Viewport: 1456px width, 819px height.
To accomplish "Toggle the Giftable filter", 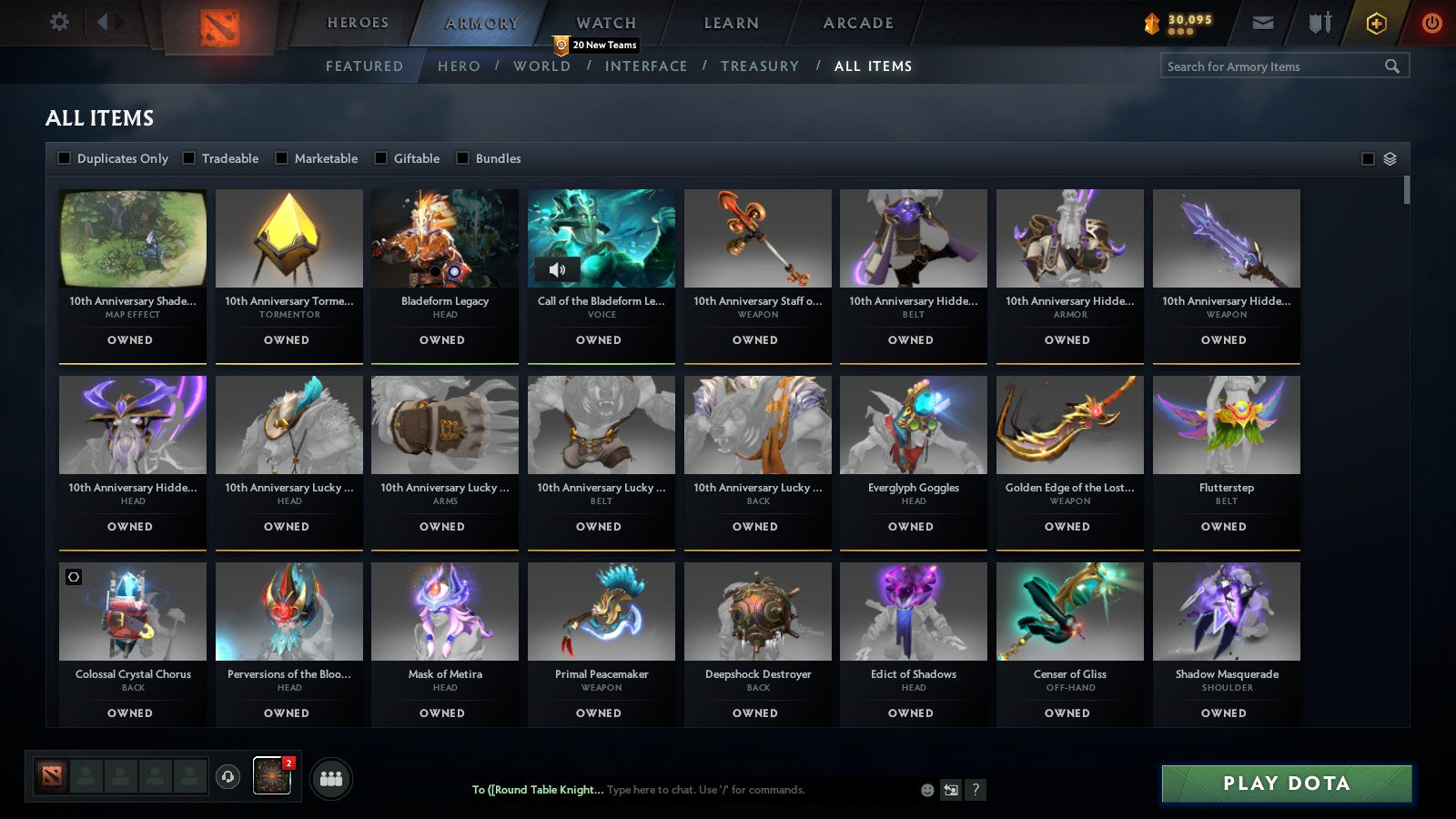I will pos(380,157).
